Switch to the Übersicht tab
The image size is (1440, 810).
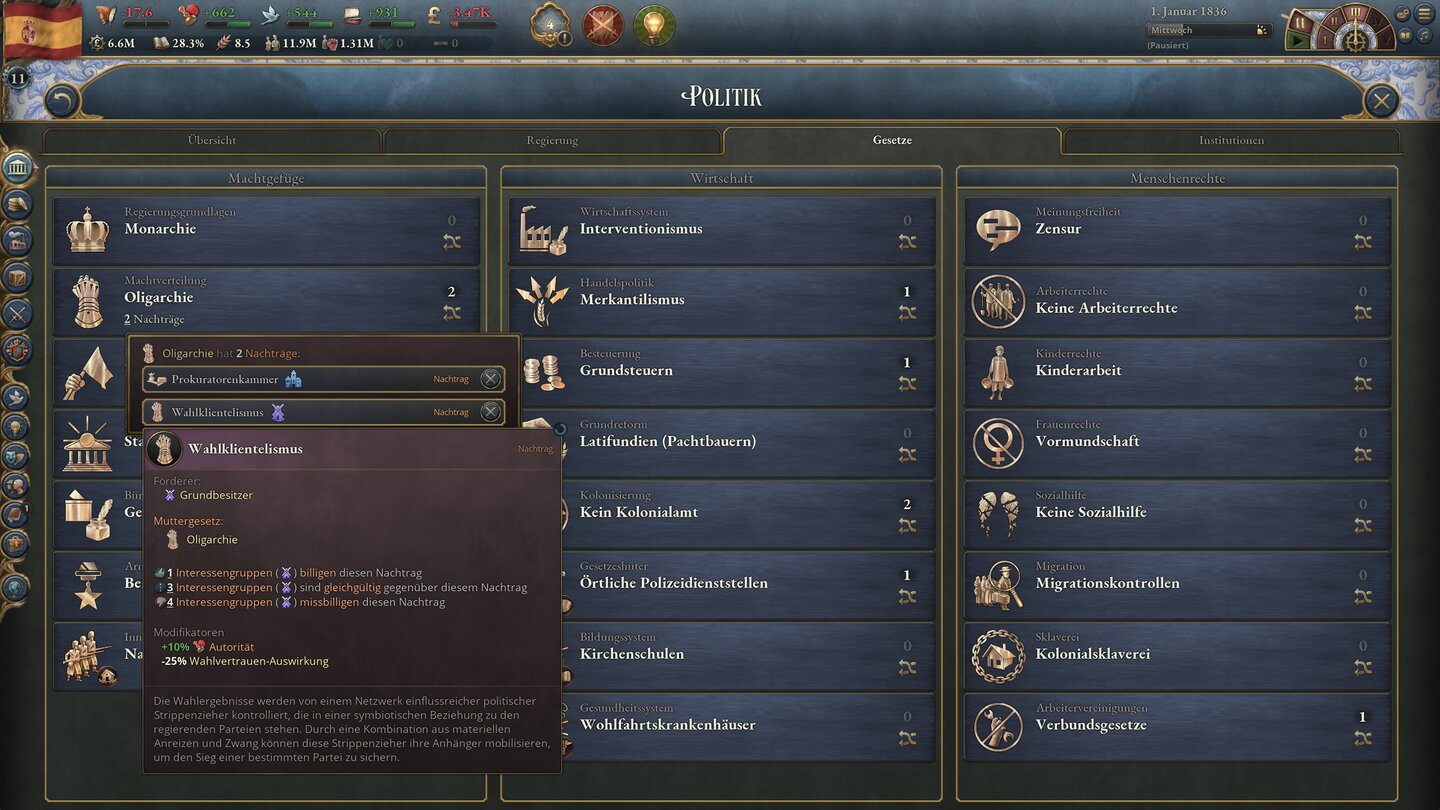pos(211,140)
